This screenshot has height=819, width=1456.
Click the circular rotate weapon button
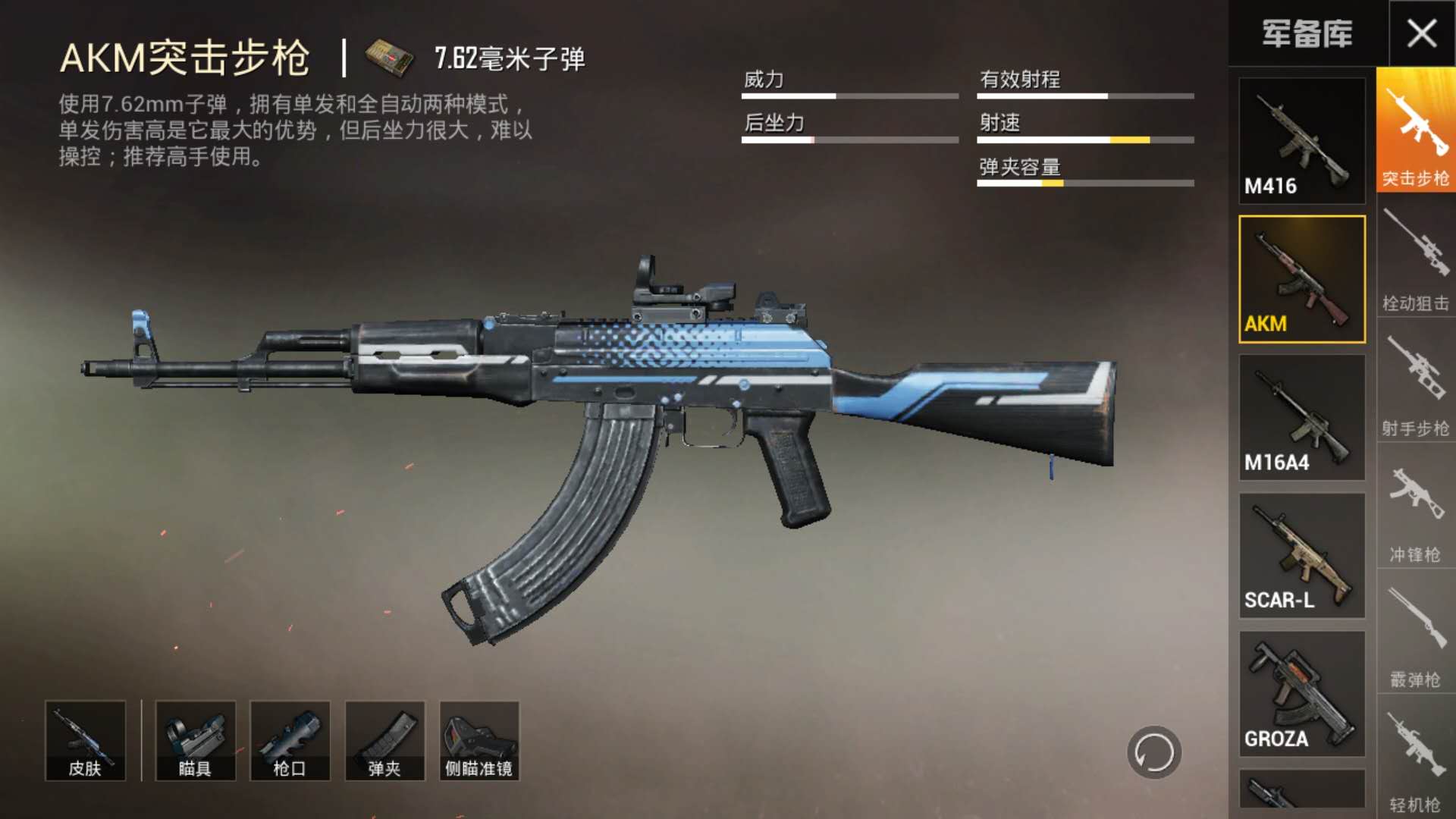pos(1153,753)
